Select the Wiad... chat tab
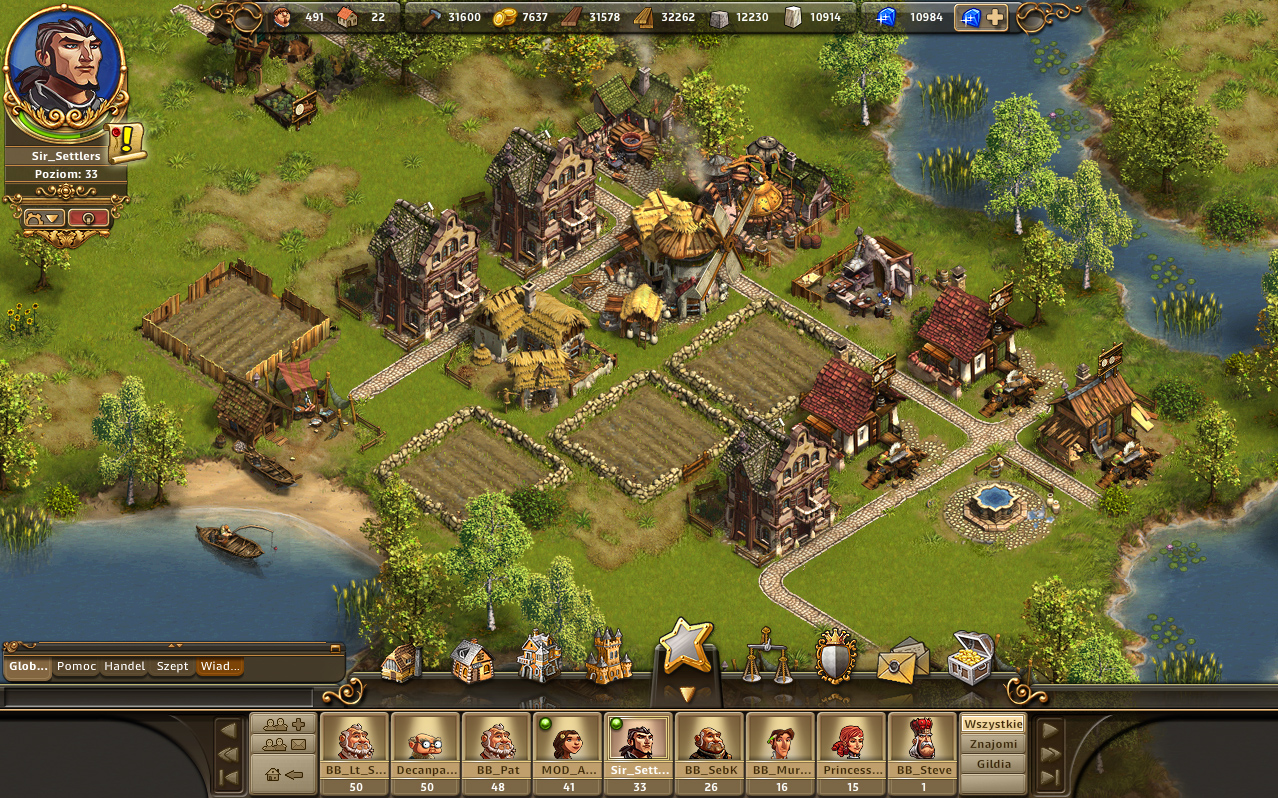Screen dimensions: 1278x798 tap(219, 667)
